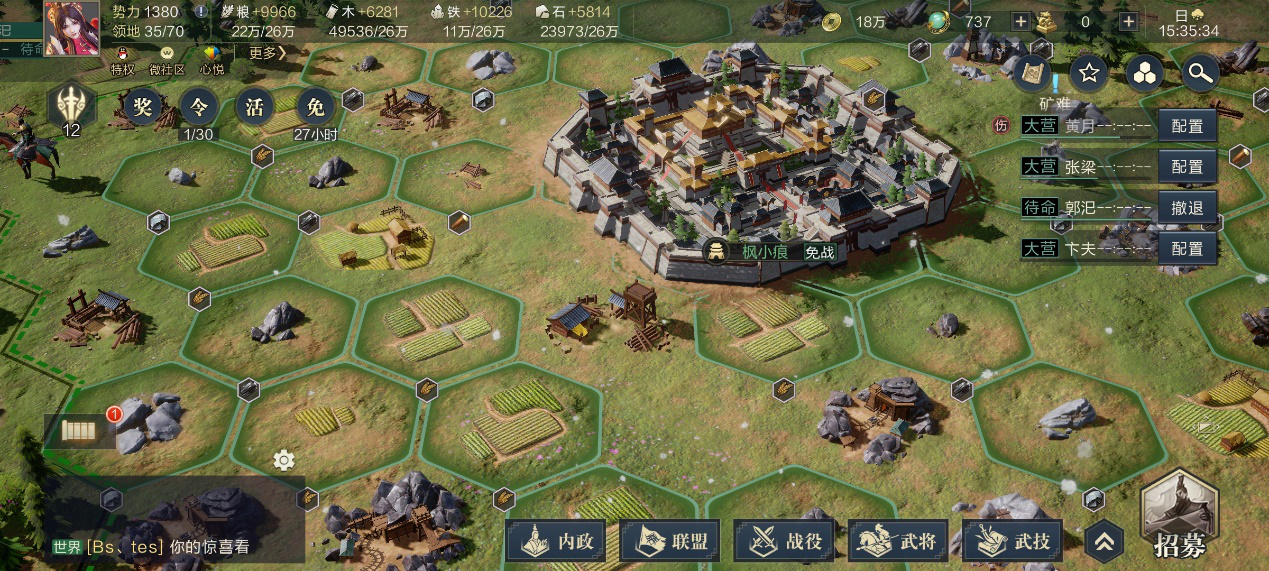Open the 战役 campaign menu
The width and height of the screenshot is (1269, 571).
coord(788,541)
